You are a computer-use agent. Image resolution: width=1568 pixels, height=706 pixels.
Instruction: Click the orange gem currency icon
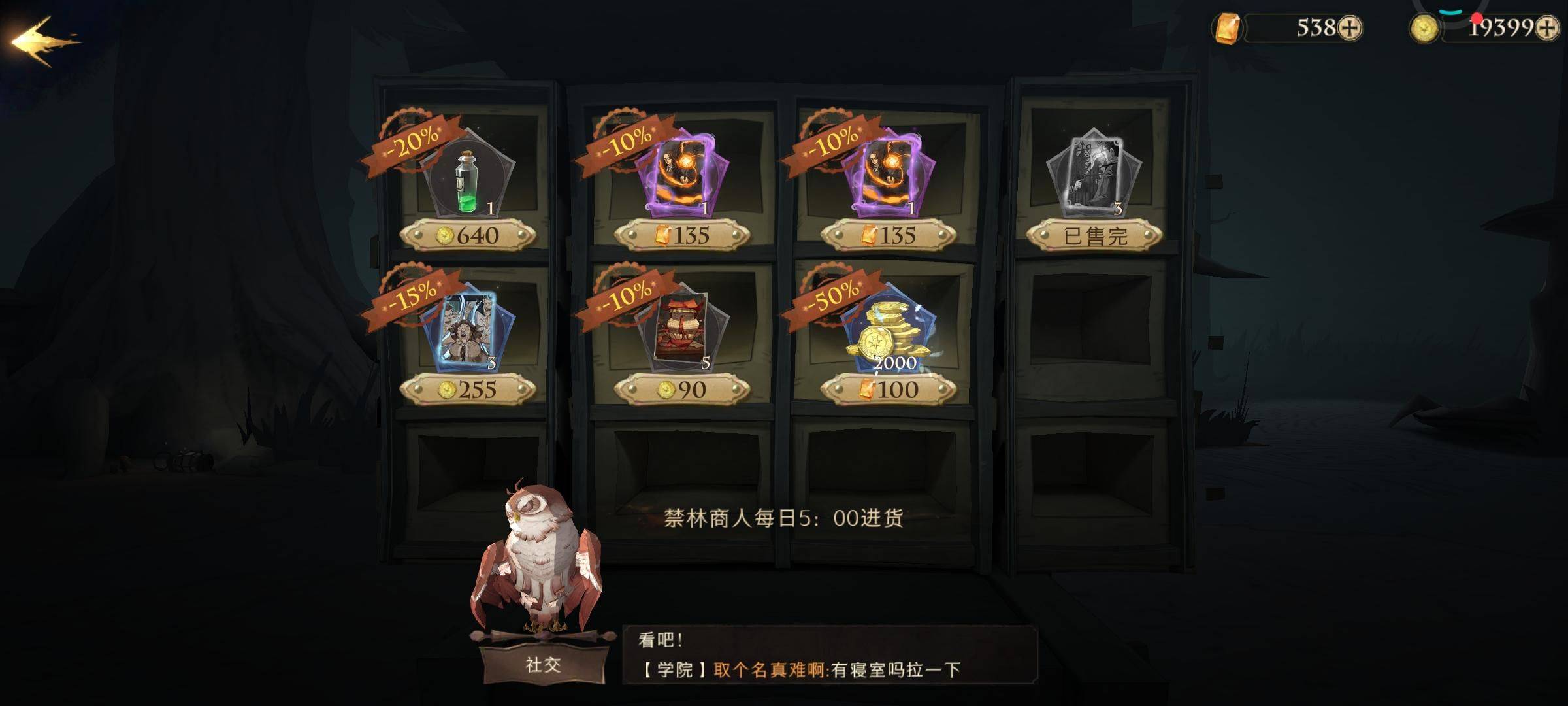click(x=1227, y=28)
